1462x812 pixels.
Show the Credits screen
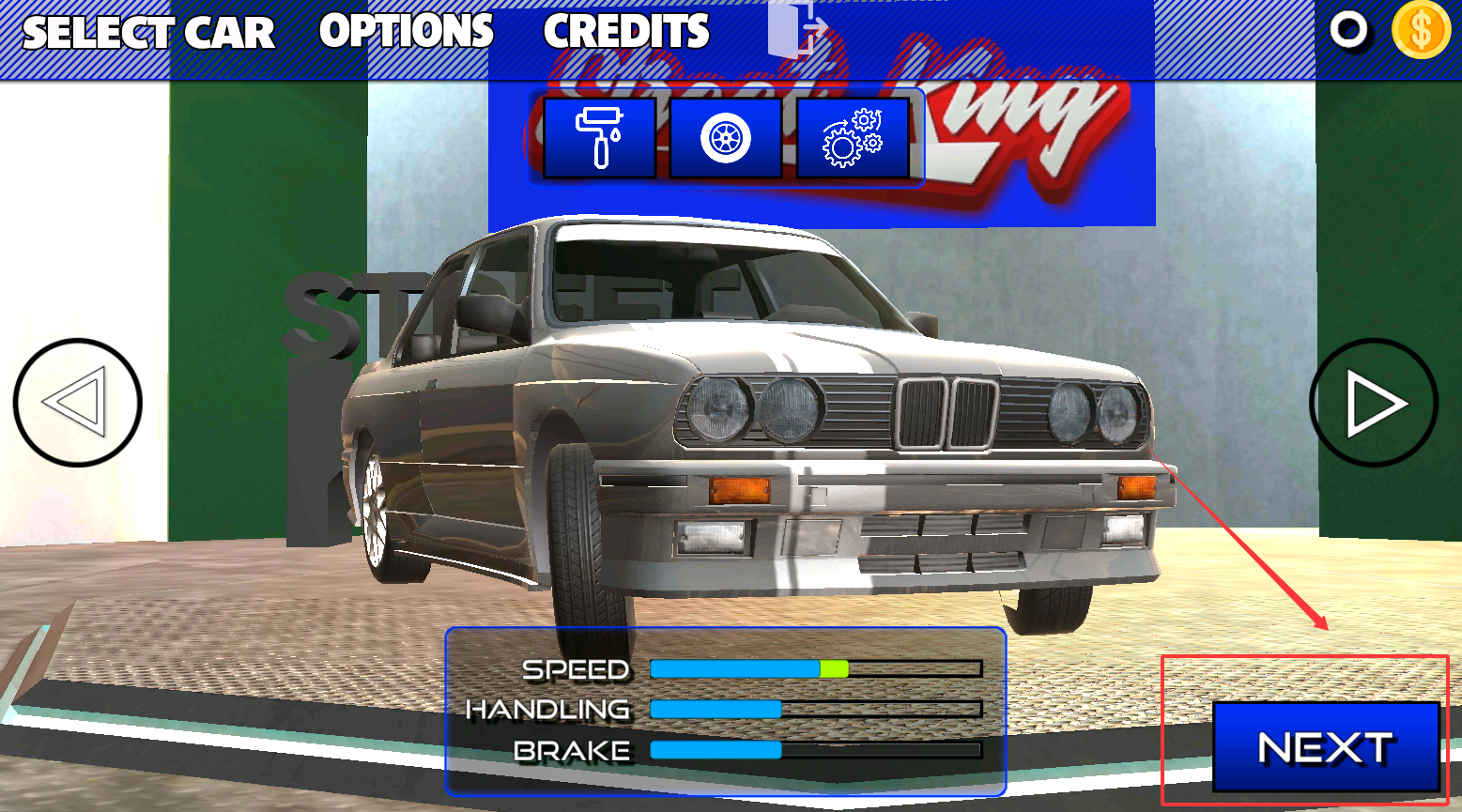[x=626, y=31]
